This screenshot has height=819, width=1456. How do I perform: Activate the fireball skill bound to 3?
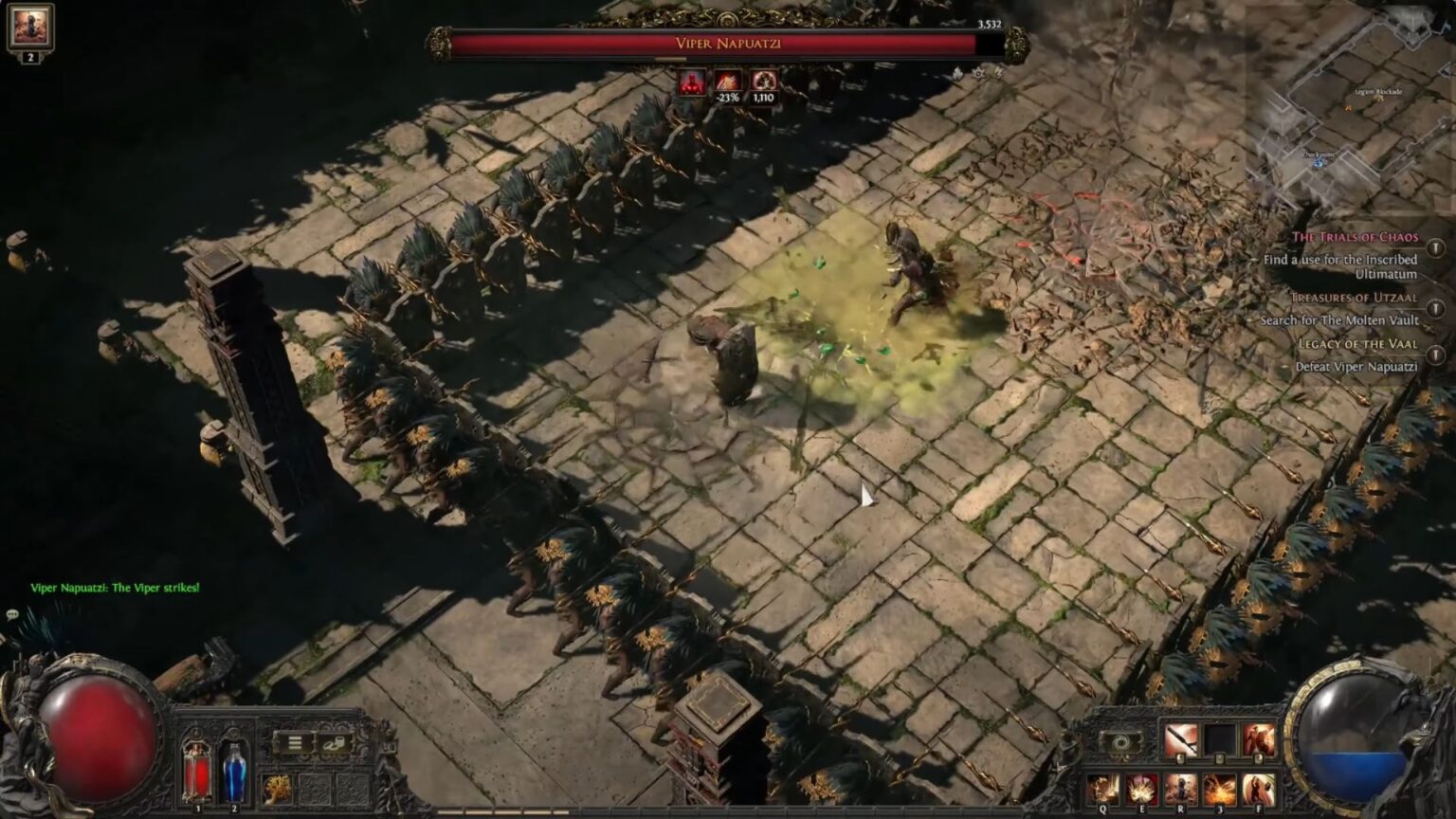tap(1219, 788)
